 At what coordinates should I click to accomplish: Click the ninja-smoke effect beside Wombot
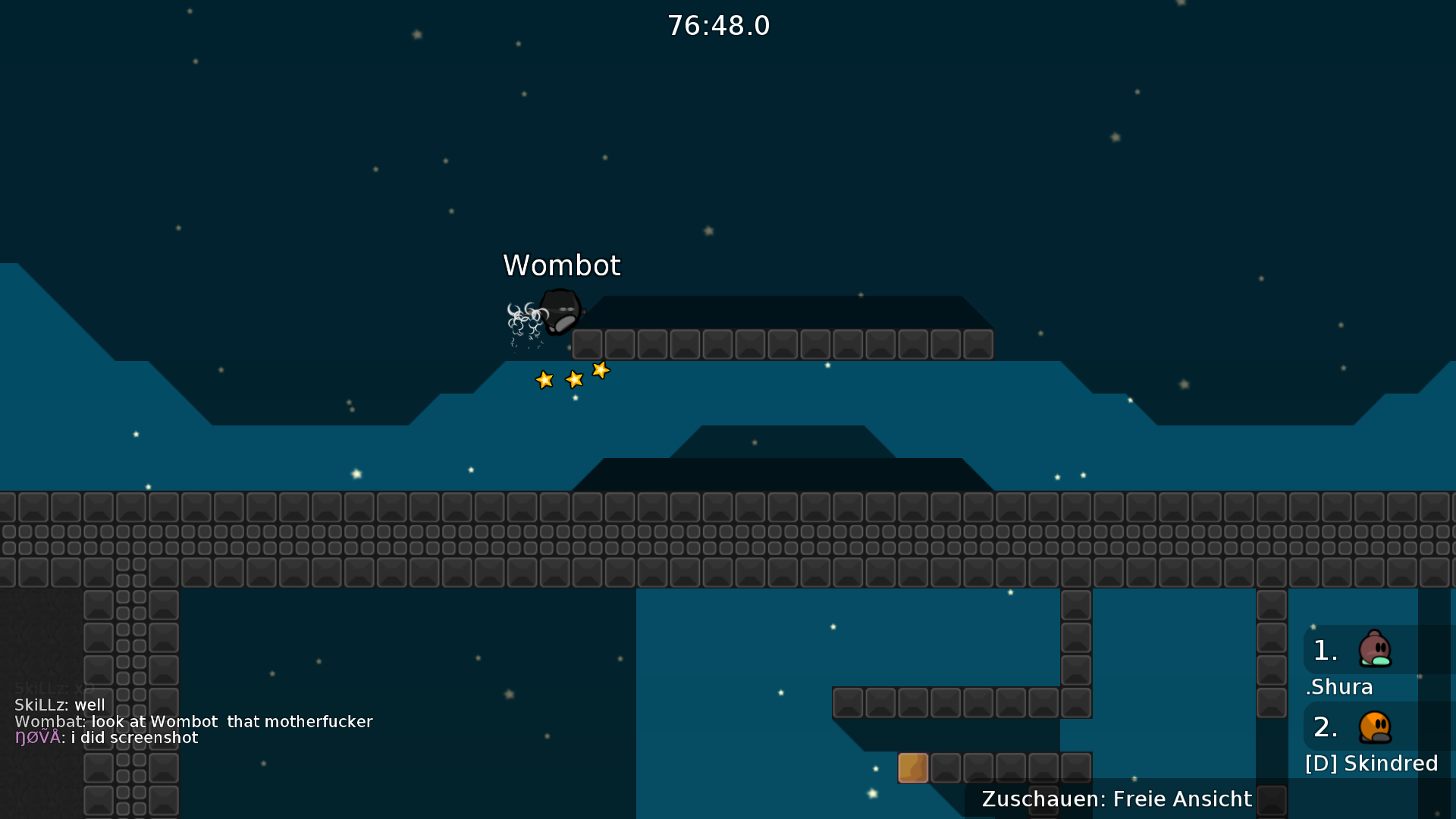coord(523,318)
